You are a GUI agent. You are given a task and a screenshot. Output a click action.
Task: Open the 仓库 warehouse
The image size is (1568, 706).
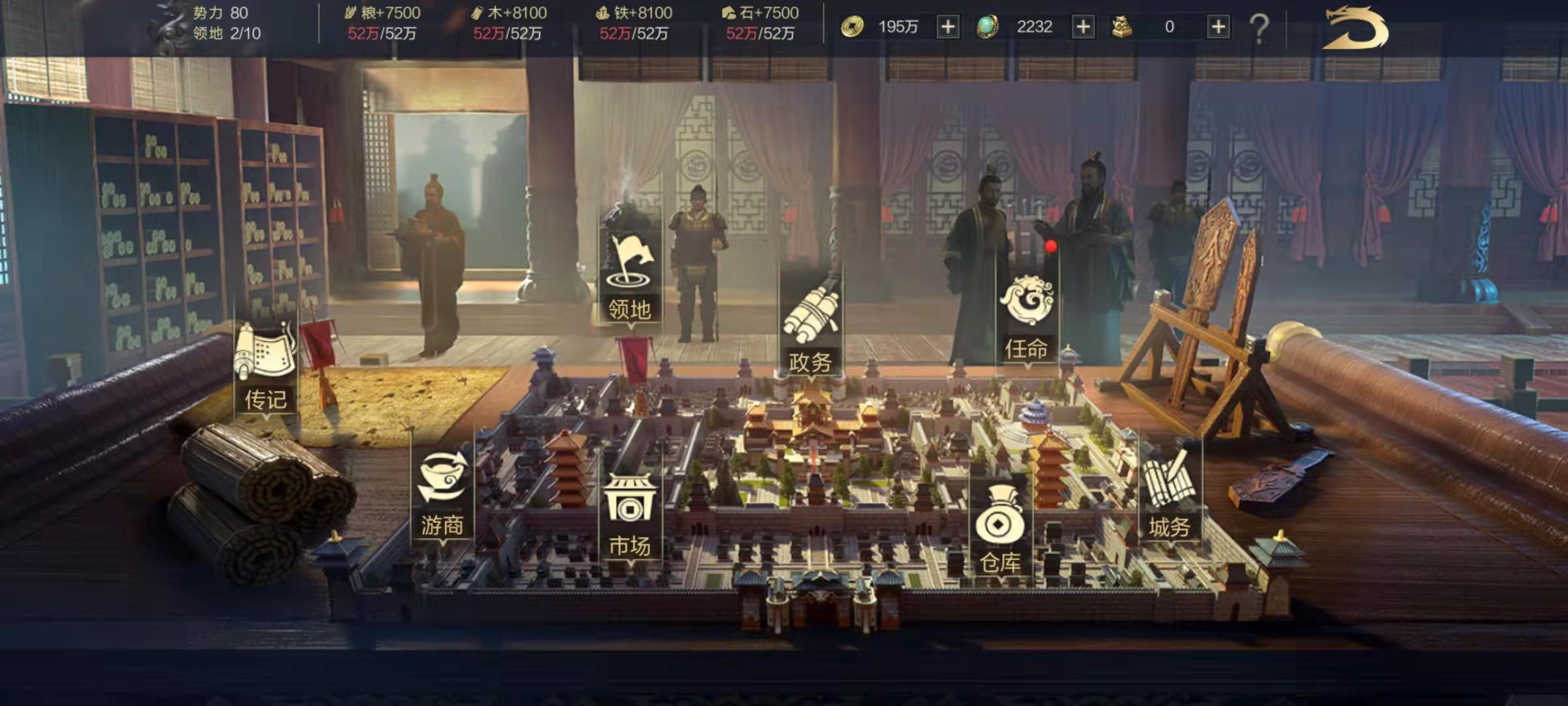tap(1000, 531)
